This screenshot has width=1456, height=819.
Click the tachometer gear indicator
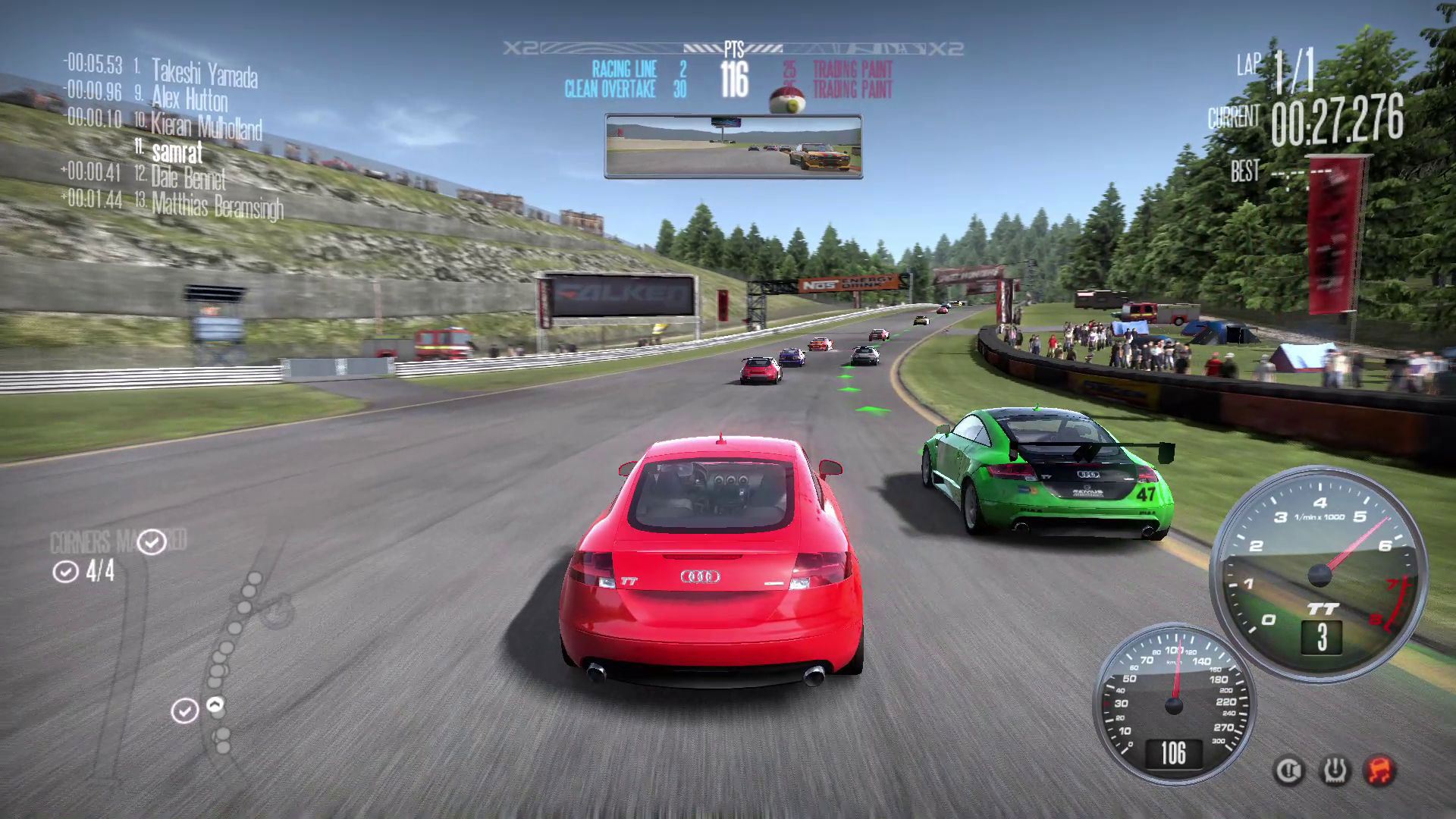1322,637
